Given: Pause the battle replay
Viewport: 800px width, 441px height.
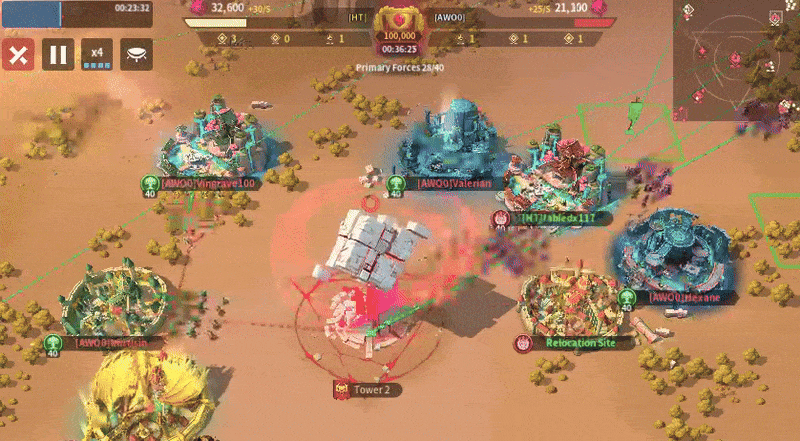Looking at the screenshot, I should pyautogui.click(x=58, y=54).
